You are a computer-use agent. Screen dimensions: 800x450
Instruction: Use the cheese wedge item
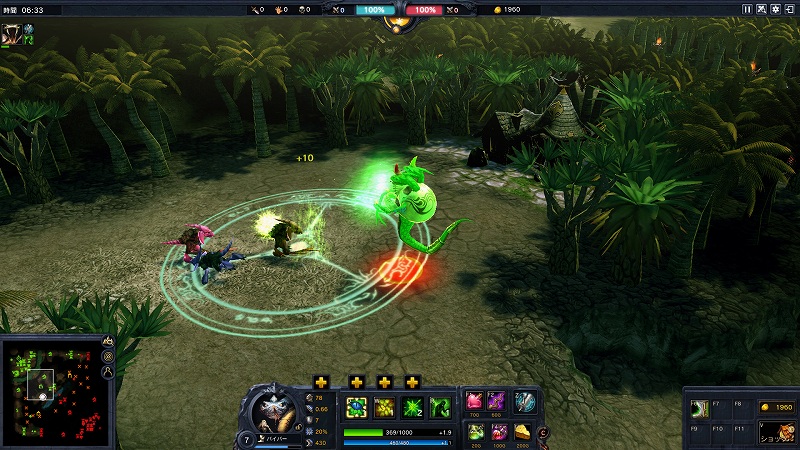click(x=524, y=430)
